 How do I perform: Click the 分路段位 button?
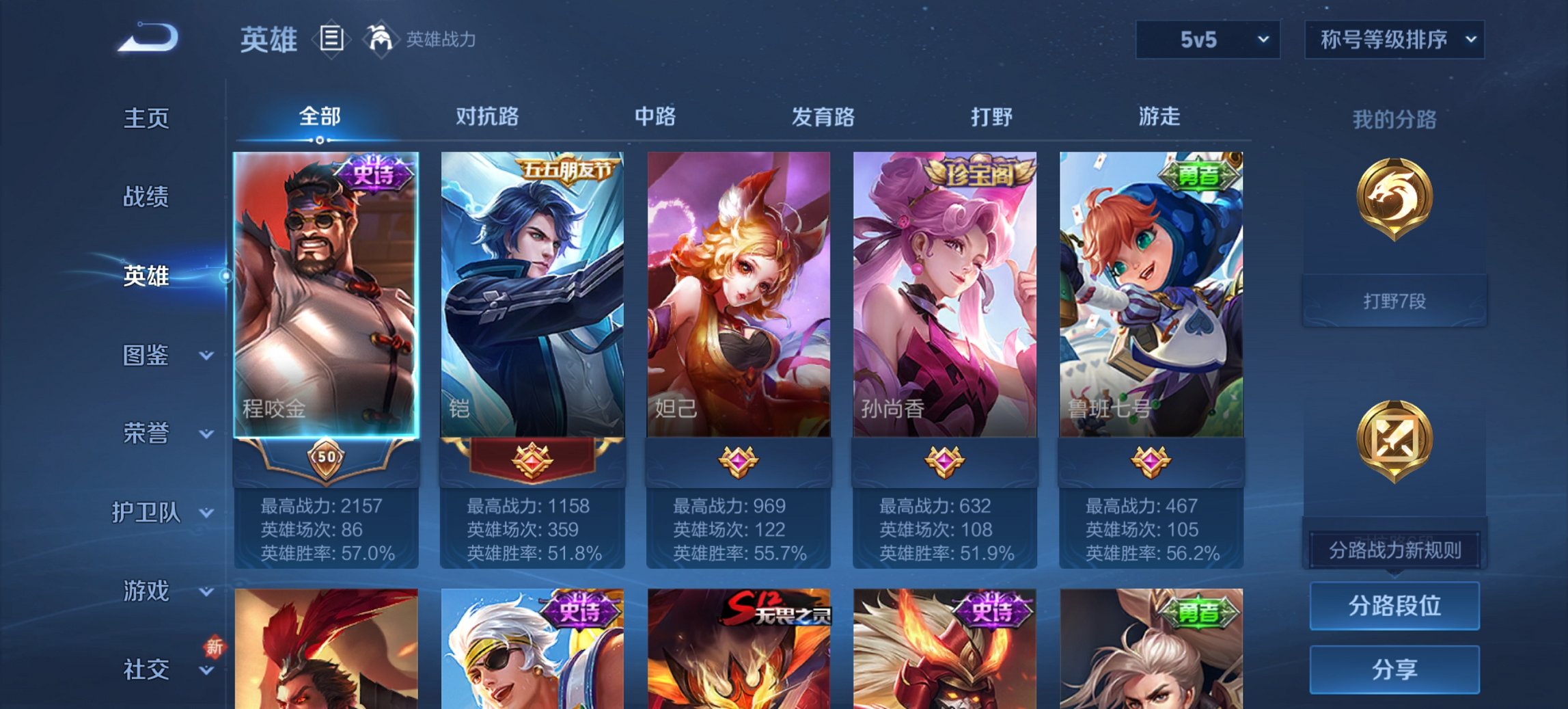(1394, 606)
